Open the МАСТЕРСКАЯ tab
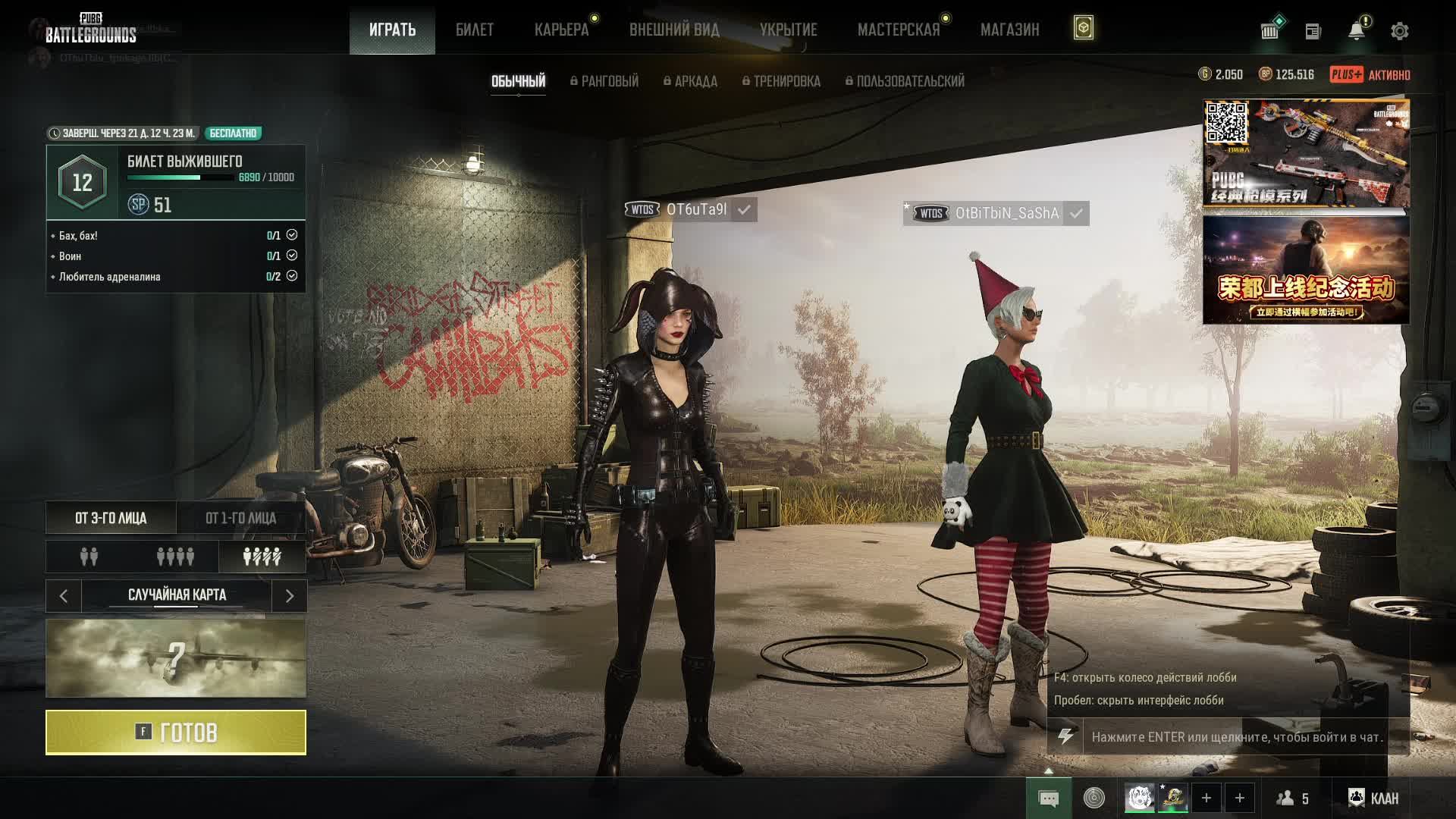 pyautogui.click(x=899, y=30)
